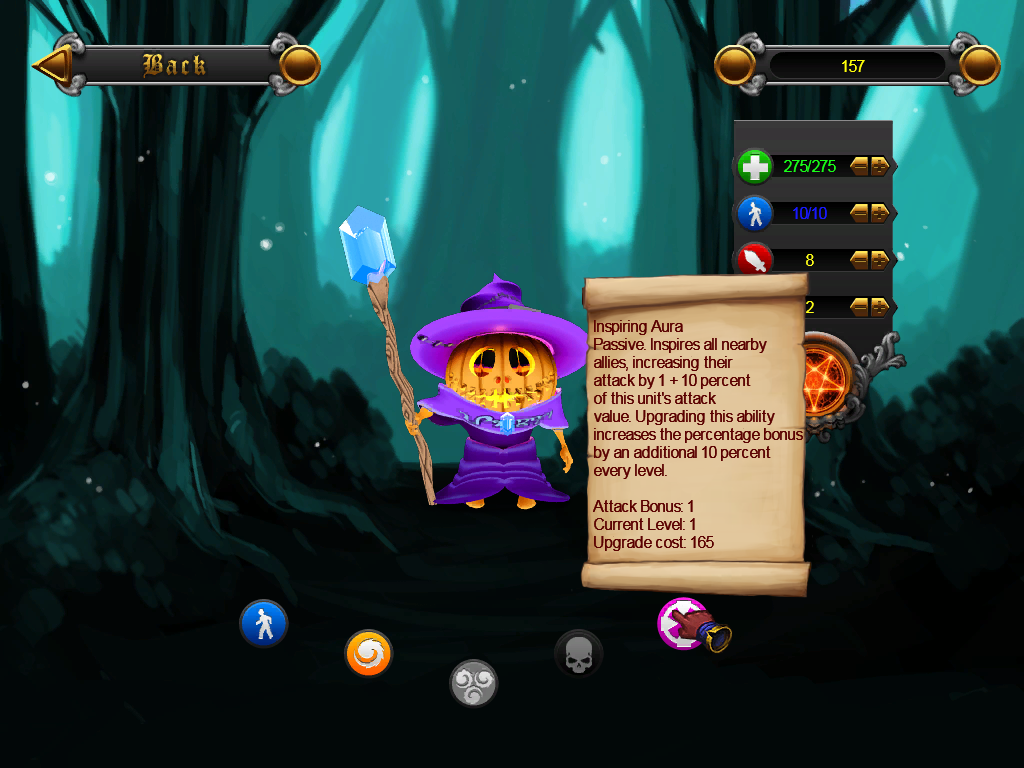The height and width of the screenshot is (768, 1024).
Task: Select the magenta Inspiring Aura ability icon
Action: pos(680,623)
